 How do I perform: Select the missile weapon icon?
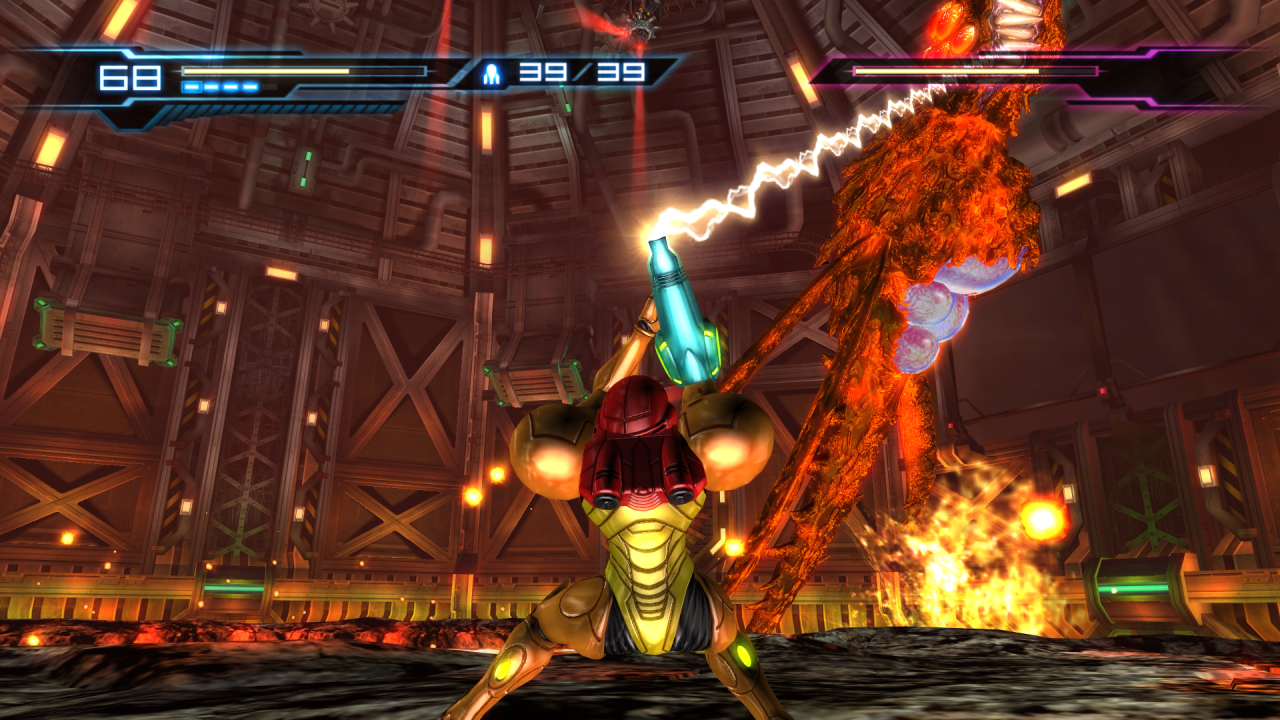492,73
